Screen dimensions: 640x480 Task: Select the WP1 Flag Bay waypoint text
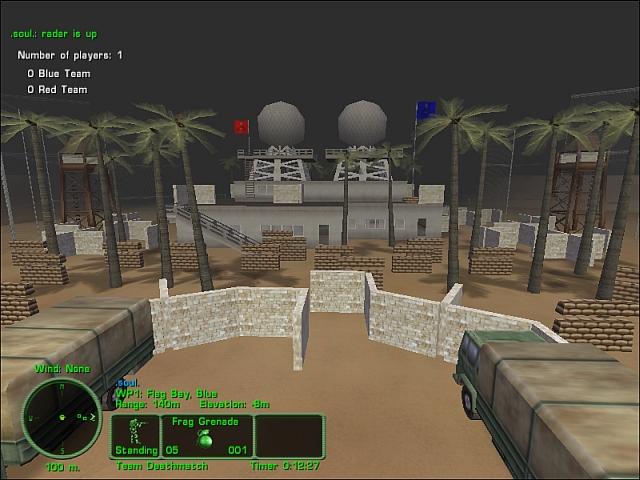point(166,393)
